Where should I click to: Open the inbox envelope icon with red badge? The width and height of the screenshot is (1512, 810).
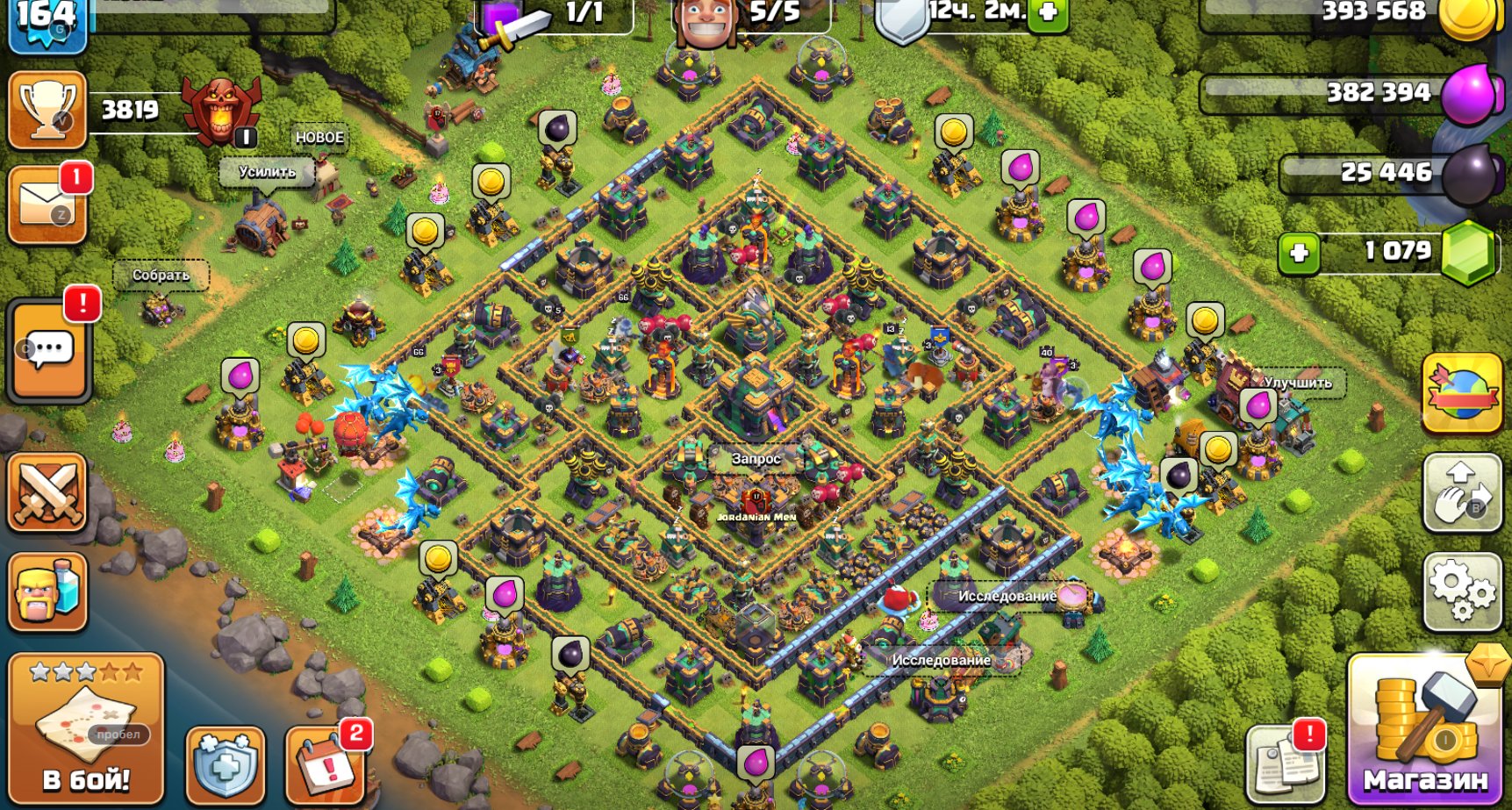click(x=47, y=204)
